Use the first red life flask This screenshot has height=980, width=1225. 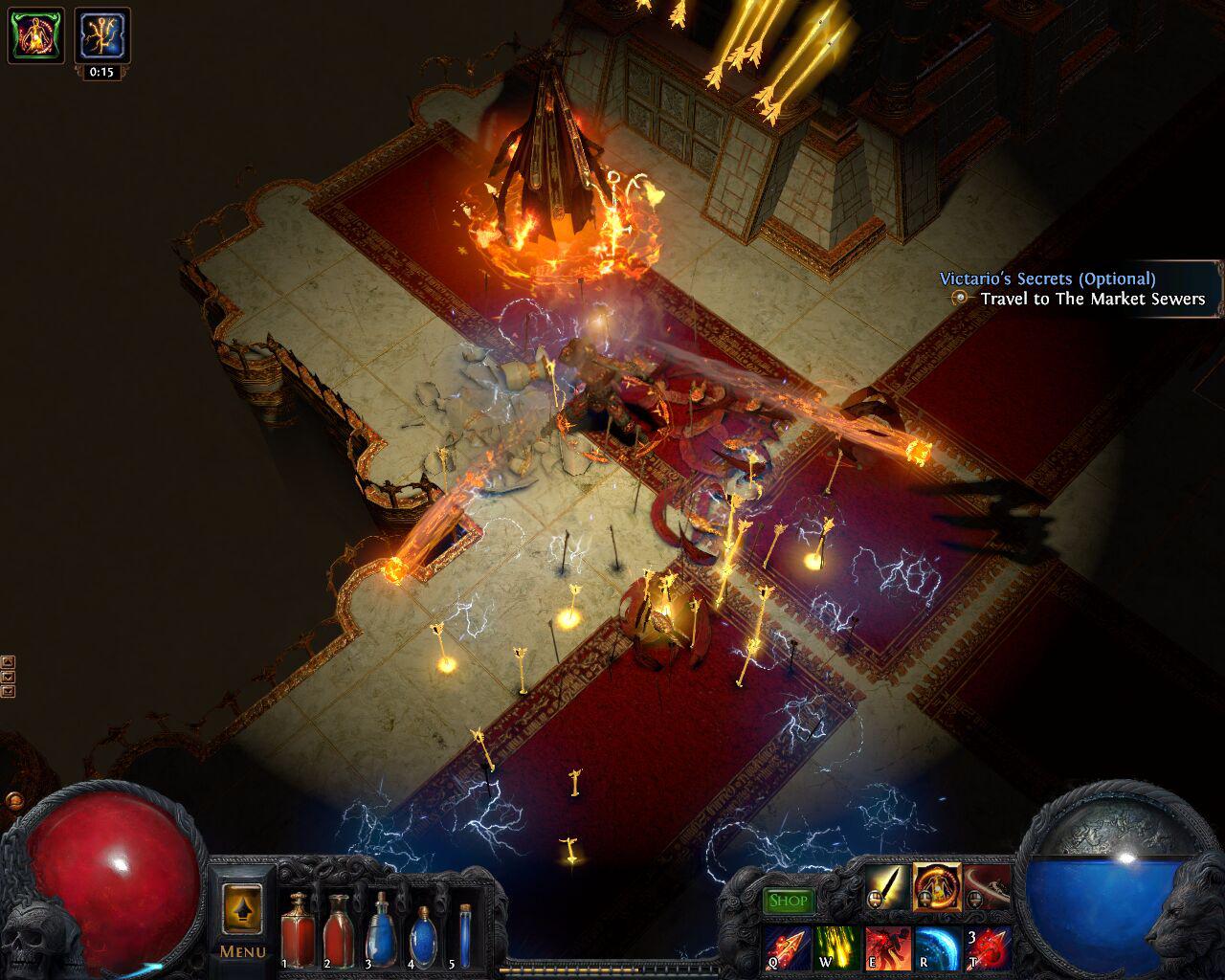click(x=298, y=930)
